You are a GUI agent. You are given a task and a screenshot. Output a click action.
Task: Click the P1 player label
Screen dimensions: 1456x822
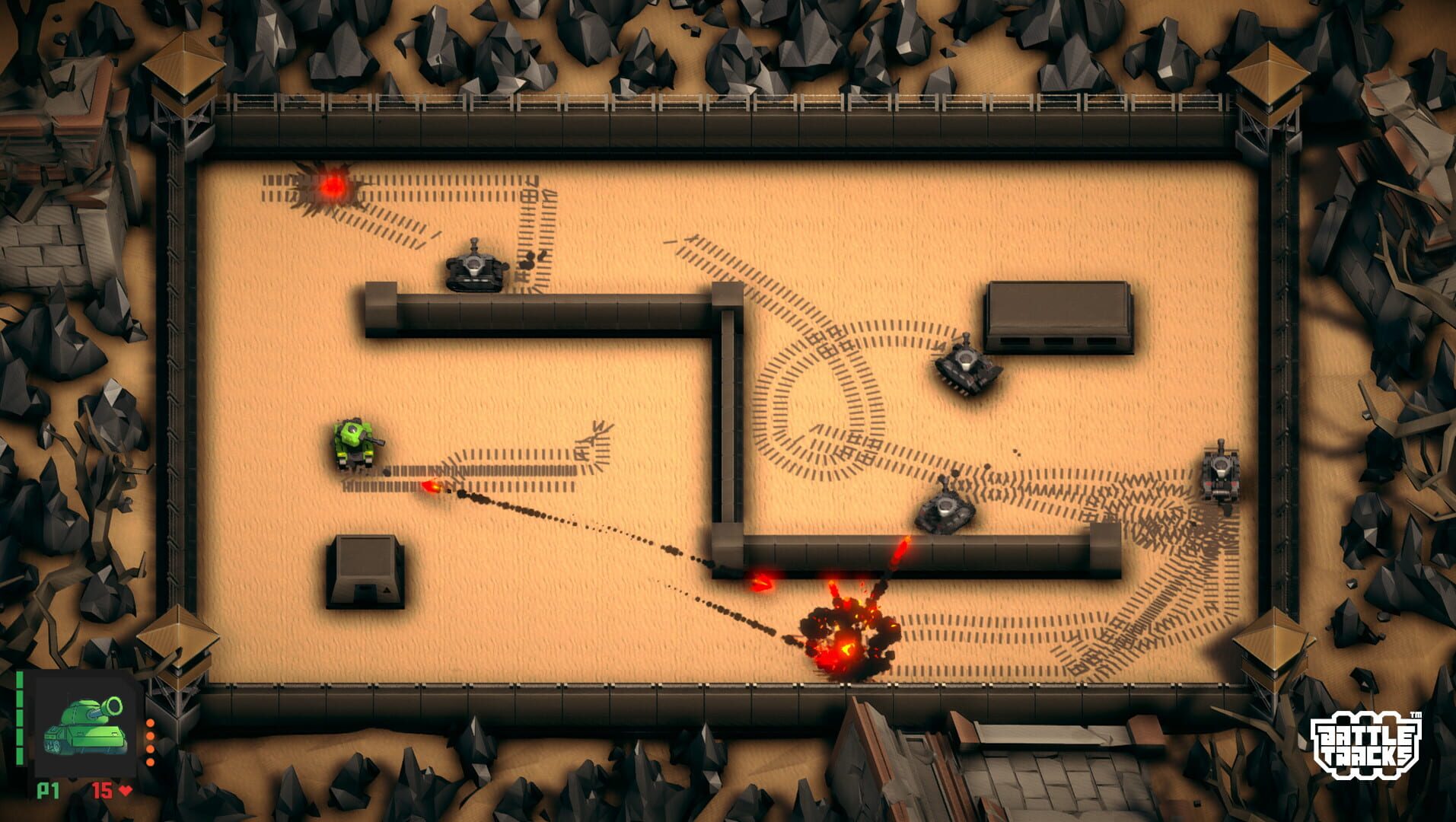click(48, 790)
